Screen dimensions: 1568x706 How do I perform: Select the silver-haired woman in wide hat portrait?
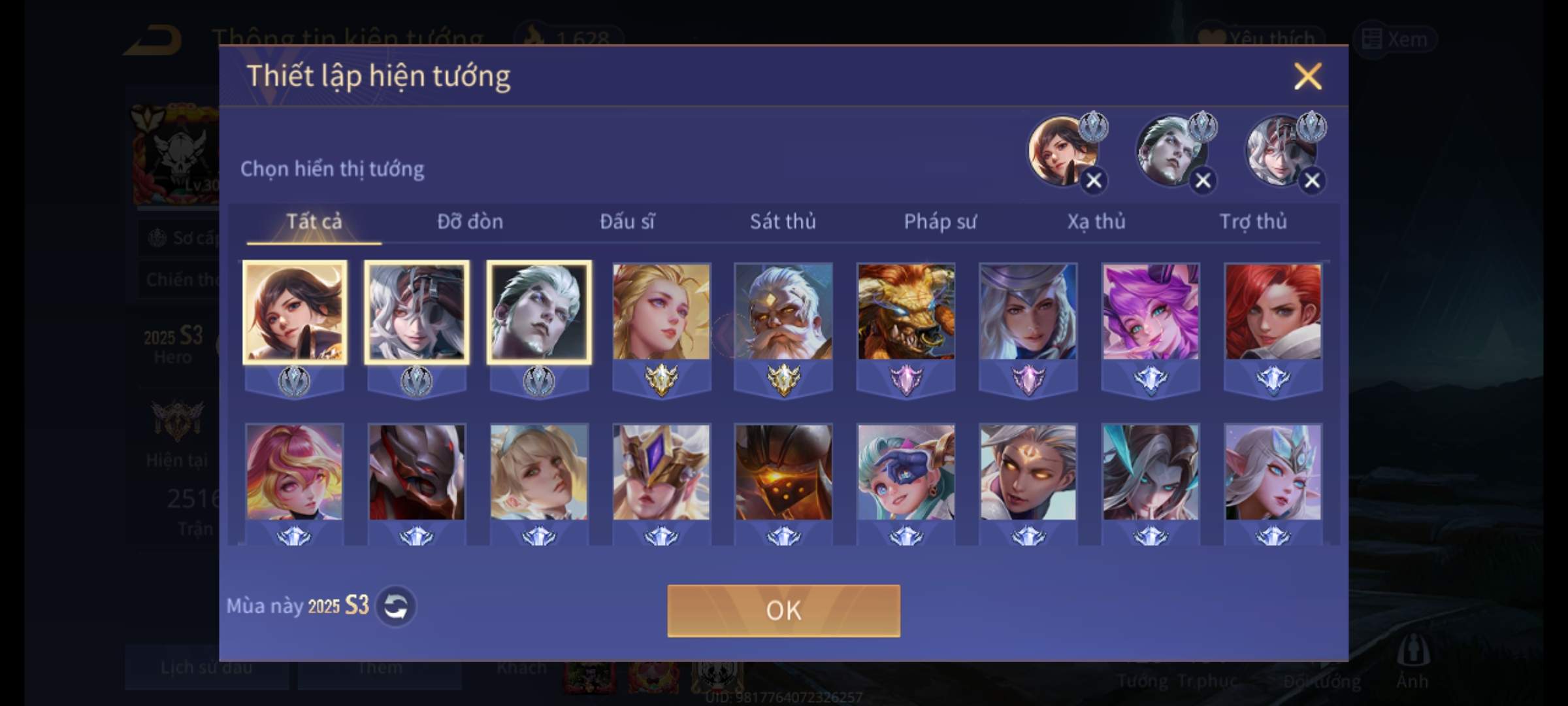pyautogui.click(x=1028, y=312)
